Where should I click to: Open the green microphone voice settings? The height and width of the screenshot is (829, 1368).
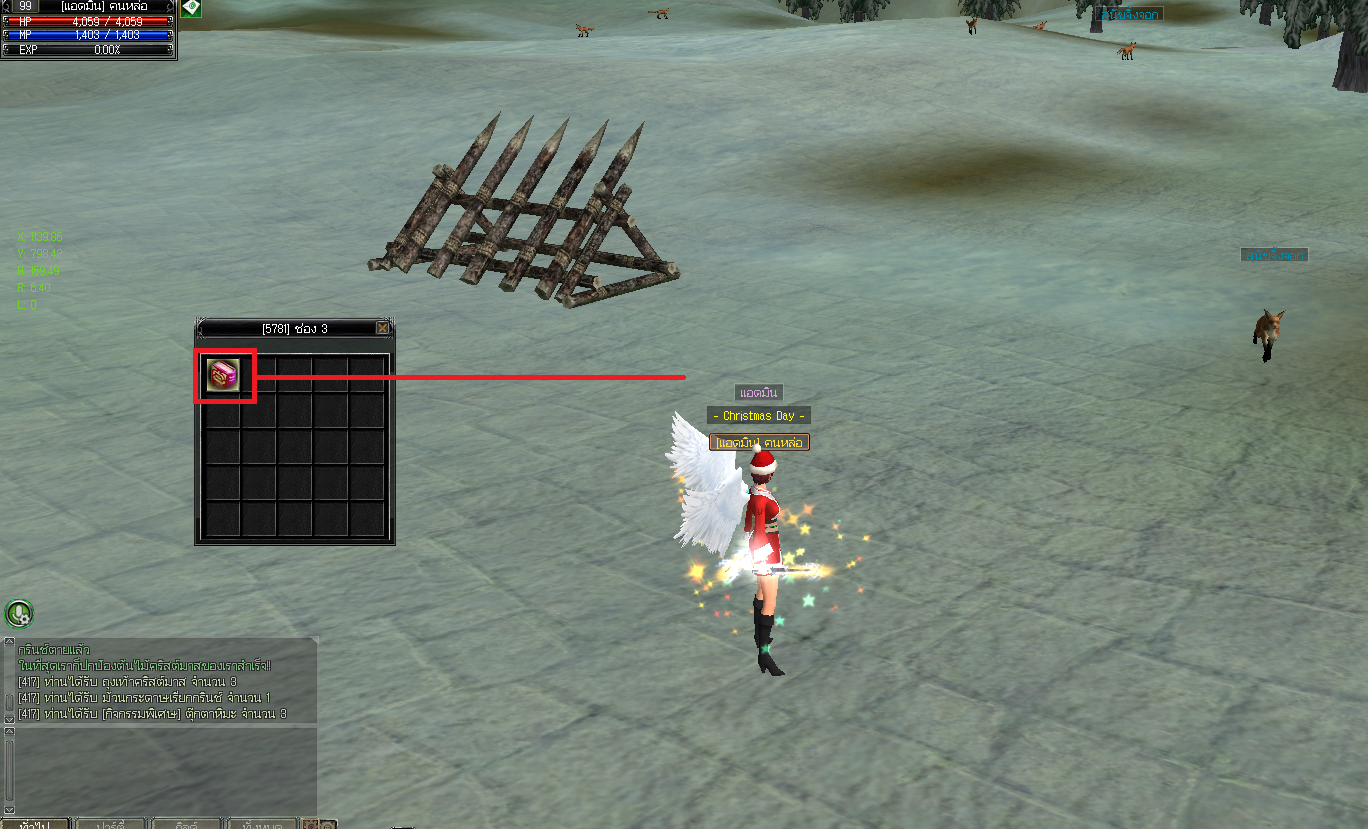tap(19, 612)
